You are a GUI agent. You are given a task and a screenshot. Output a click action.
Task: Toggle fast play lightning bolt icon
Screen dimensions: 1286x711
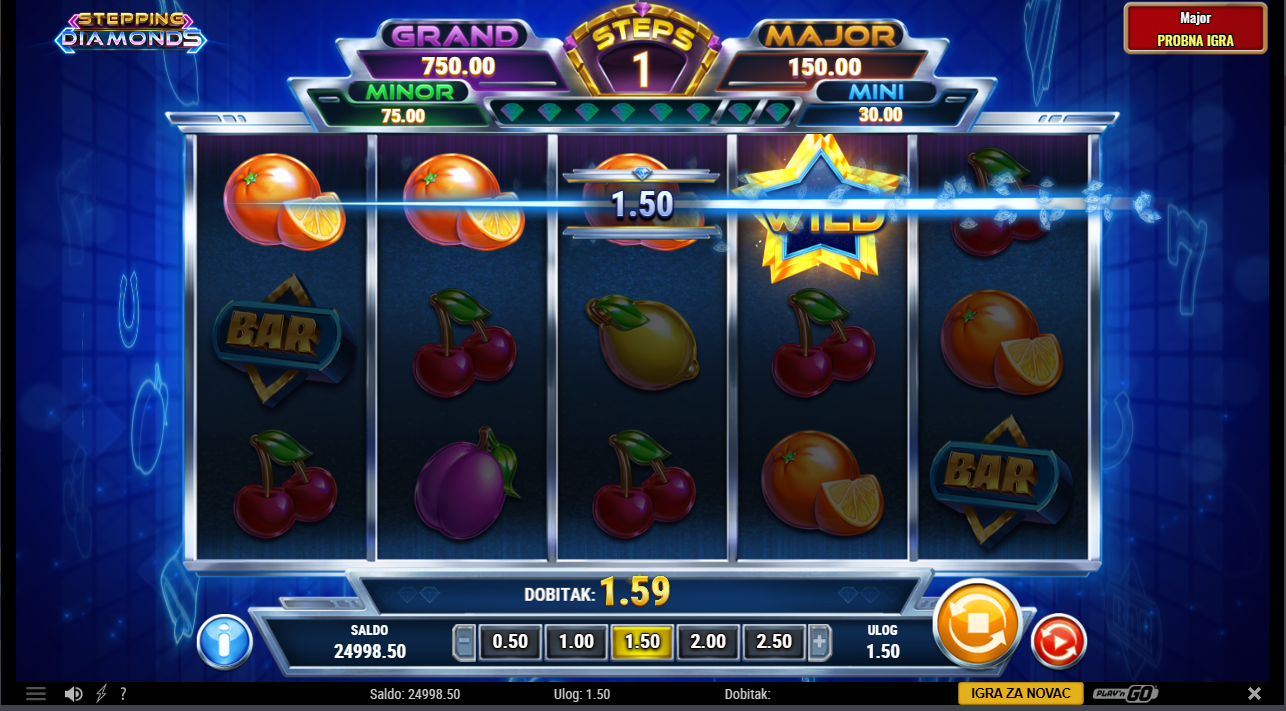click(x=101, y=694)
